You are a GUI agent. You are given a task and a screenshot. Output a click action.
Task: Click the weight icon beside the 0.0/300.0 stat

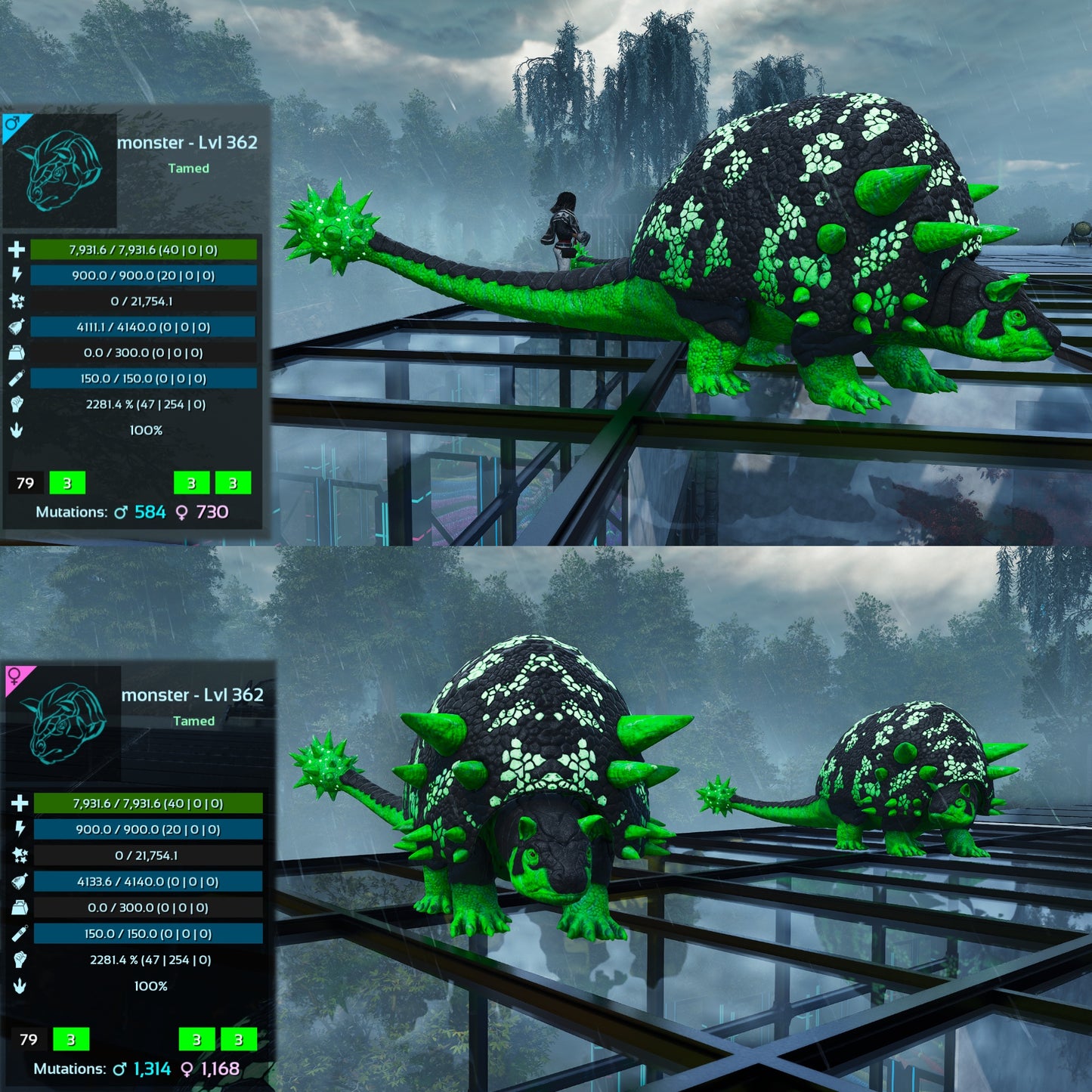[x=15, y=351]
